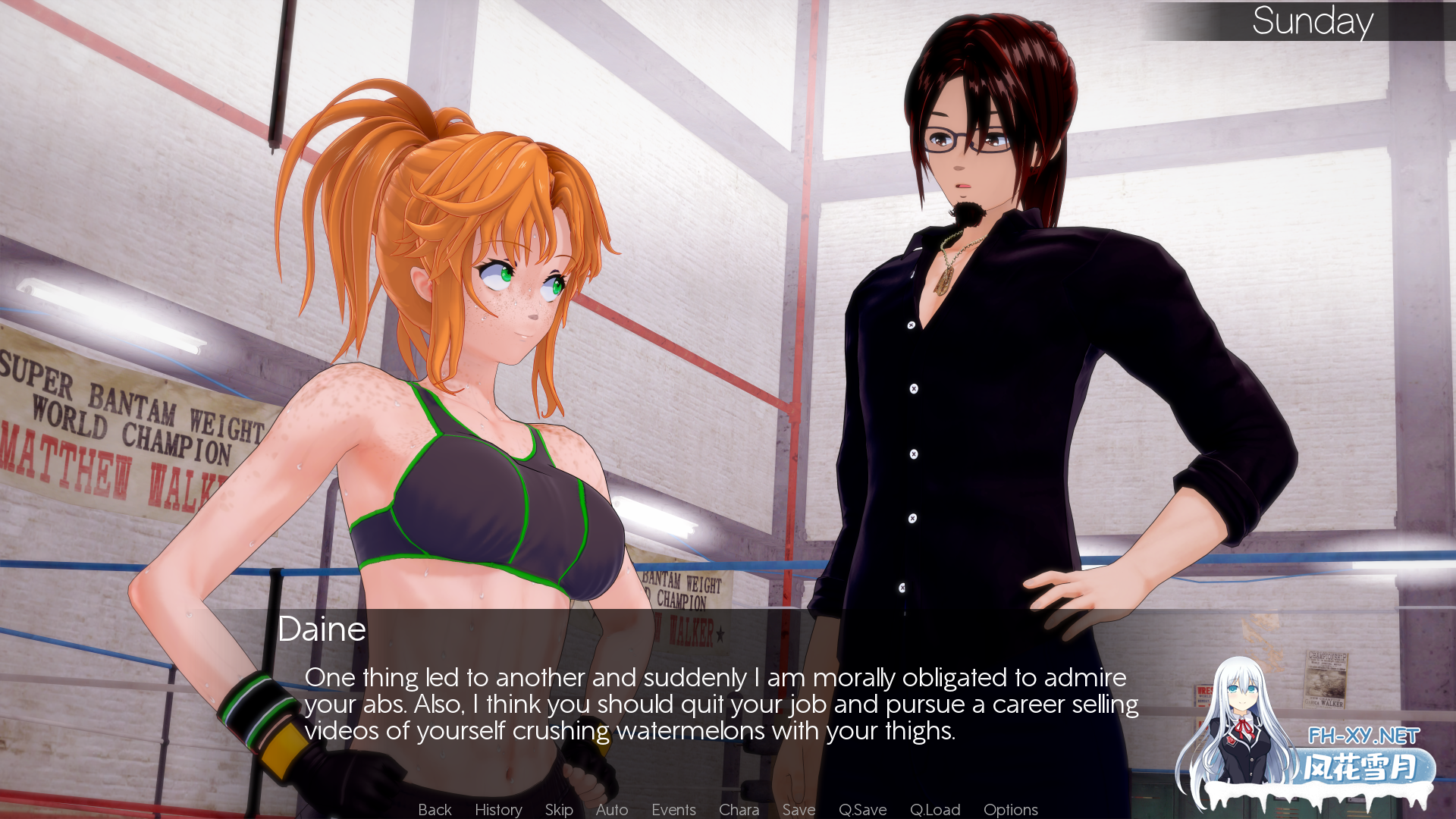Click Back to rewind dialogue
The height and width of the screenshot is (819, 1456).
[x=435, y=809]
